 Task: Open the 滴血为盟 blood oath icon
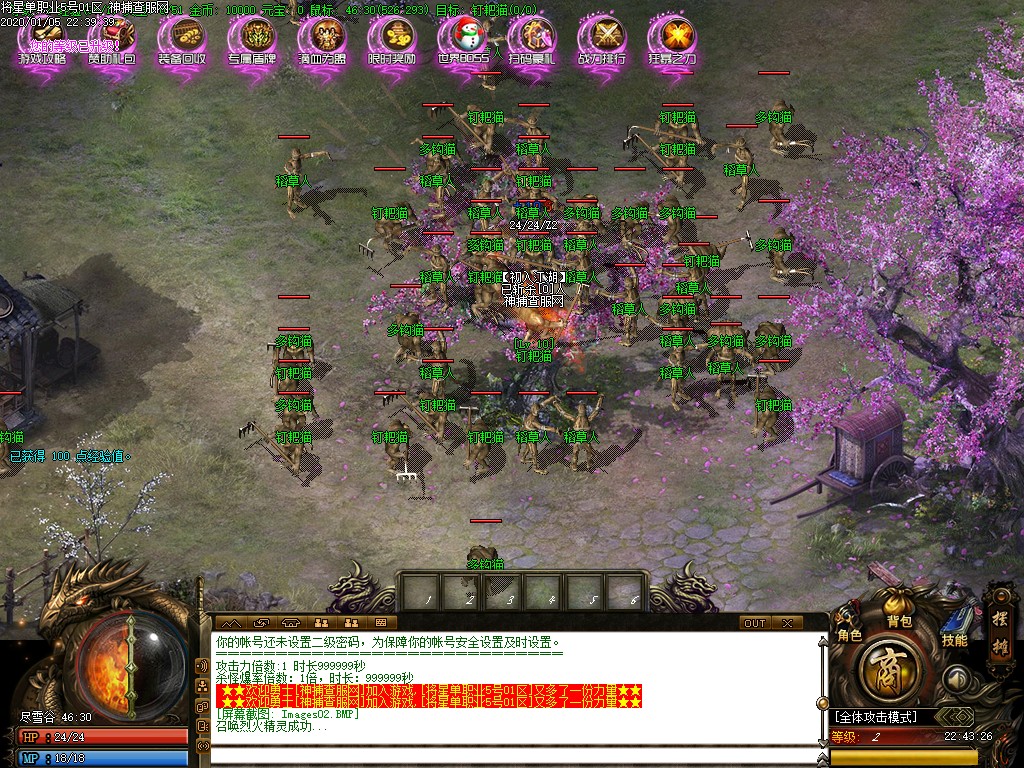point(322,41)
